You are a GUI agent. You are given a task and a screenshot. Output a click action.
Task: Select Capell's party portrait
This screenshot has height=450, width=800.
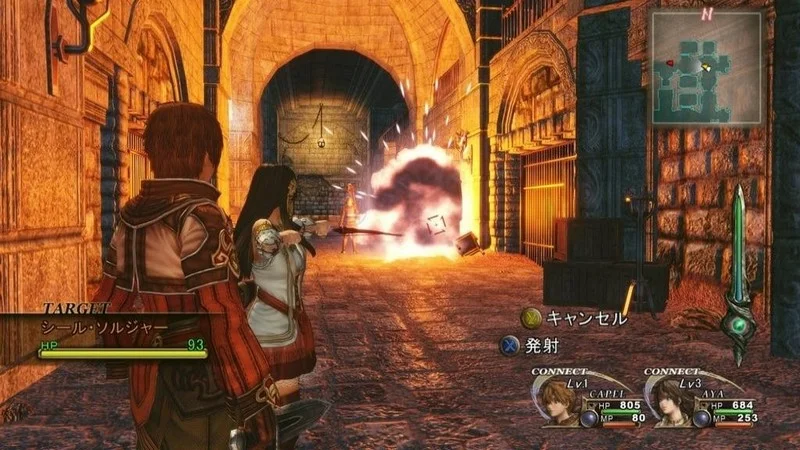click(561, 402)
